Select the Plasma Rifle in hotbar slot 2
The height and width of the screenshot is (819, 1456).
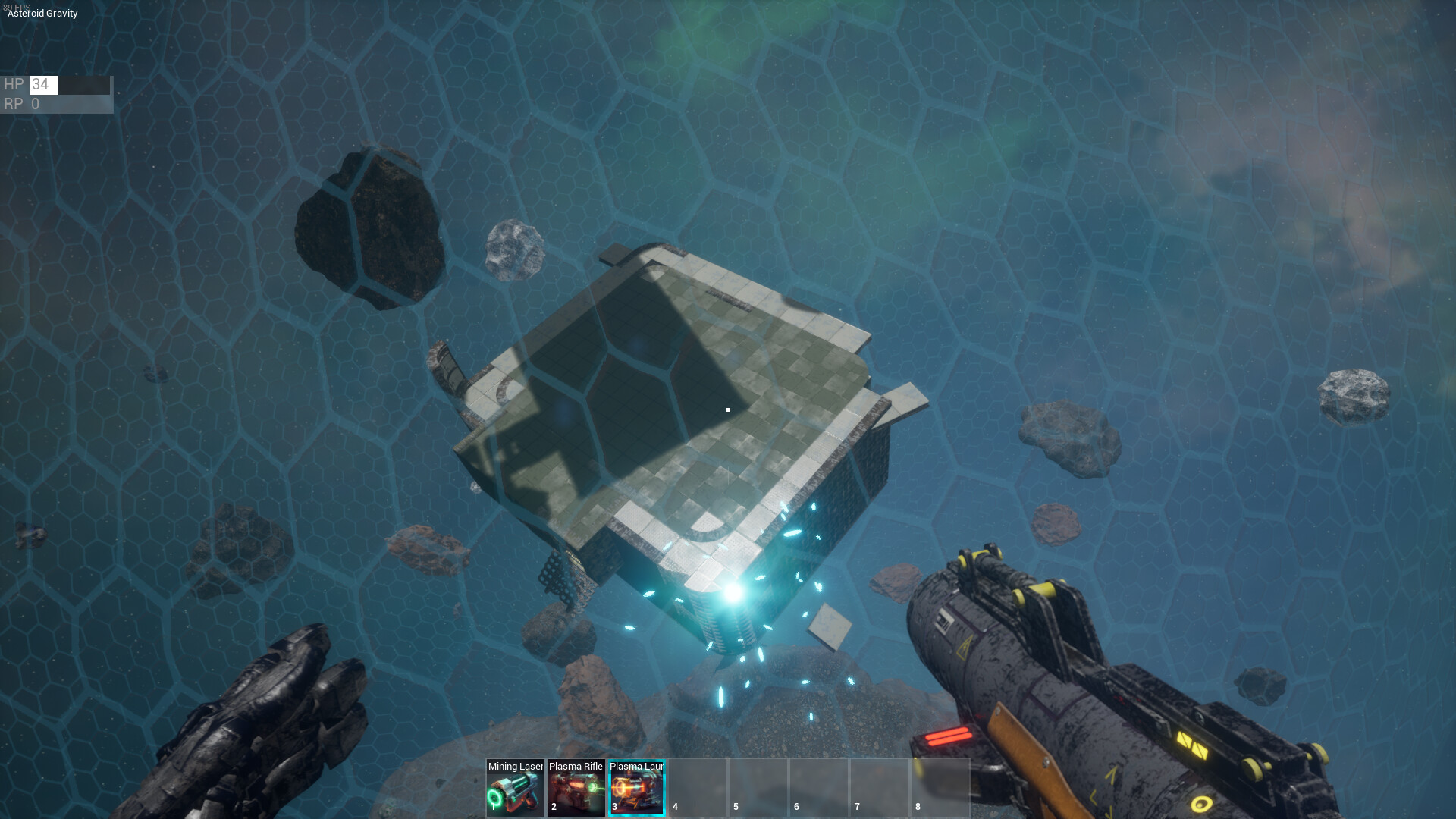pos(575,789)
